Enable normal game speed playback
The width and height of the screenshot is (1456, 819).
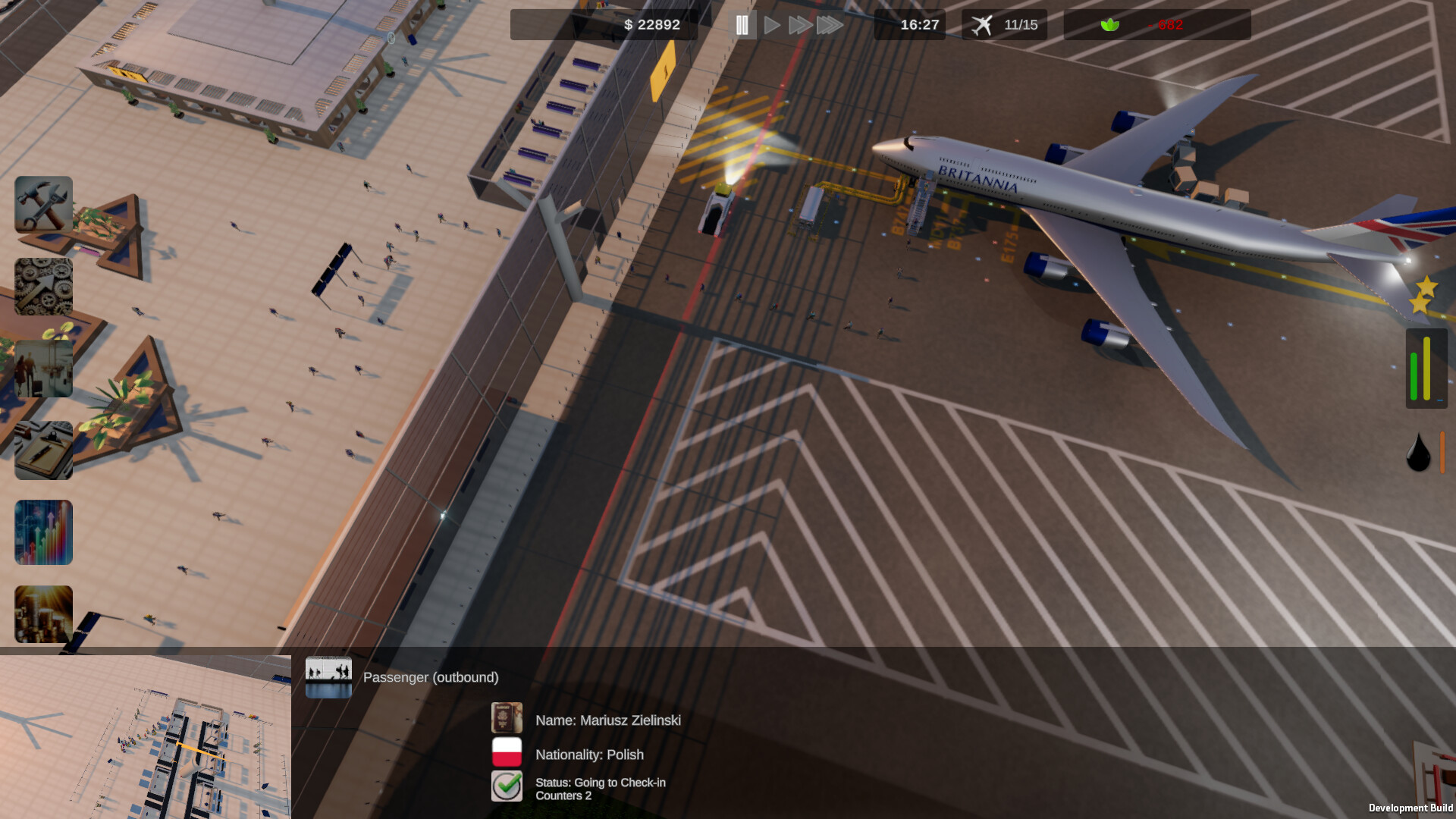(x=772, y=24)
